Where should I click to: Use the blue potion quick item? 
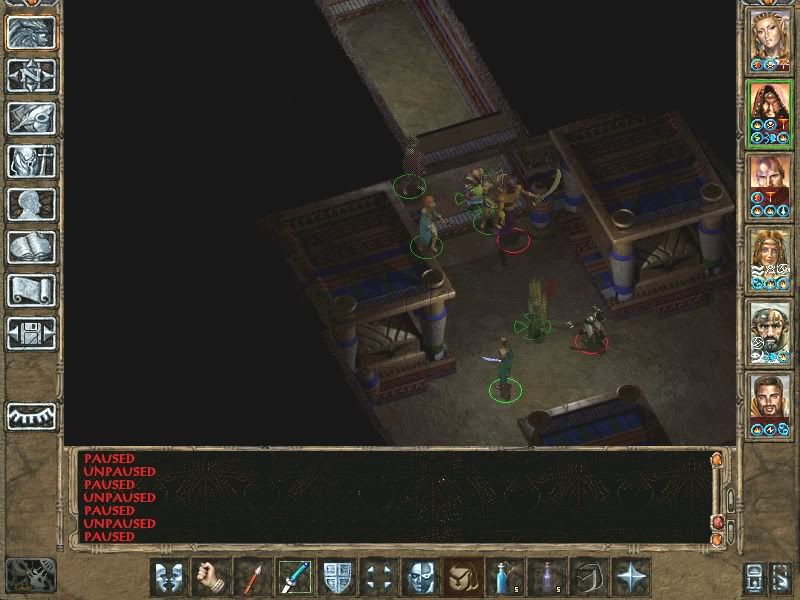[504, 577]
